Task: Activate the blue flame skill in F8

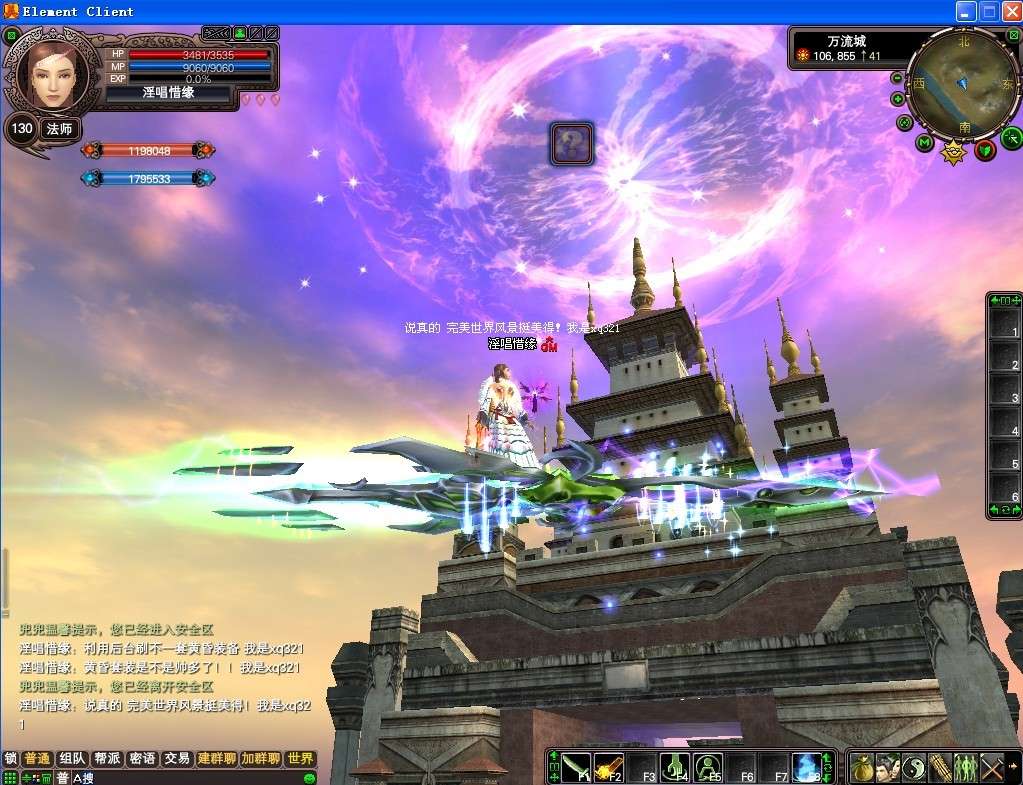Action: (x=806, y=767)
